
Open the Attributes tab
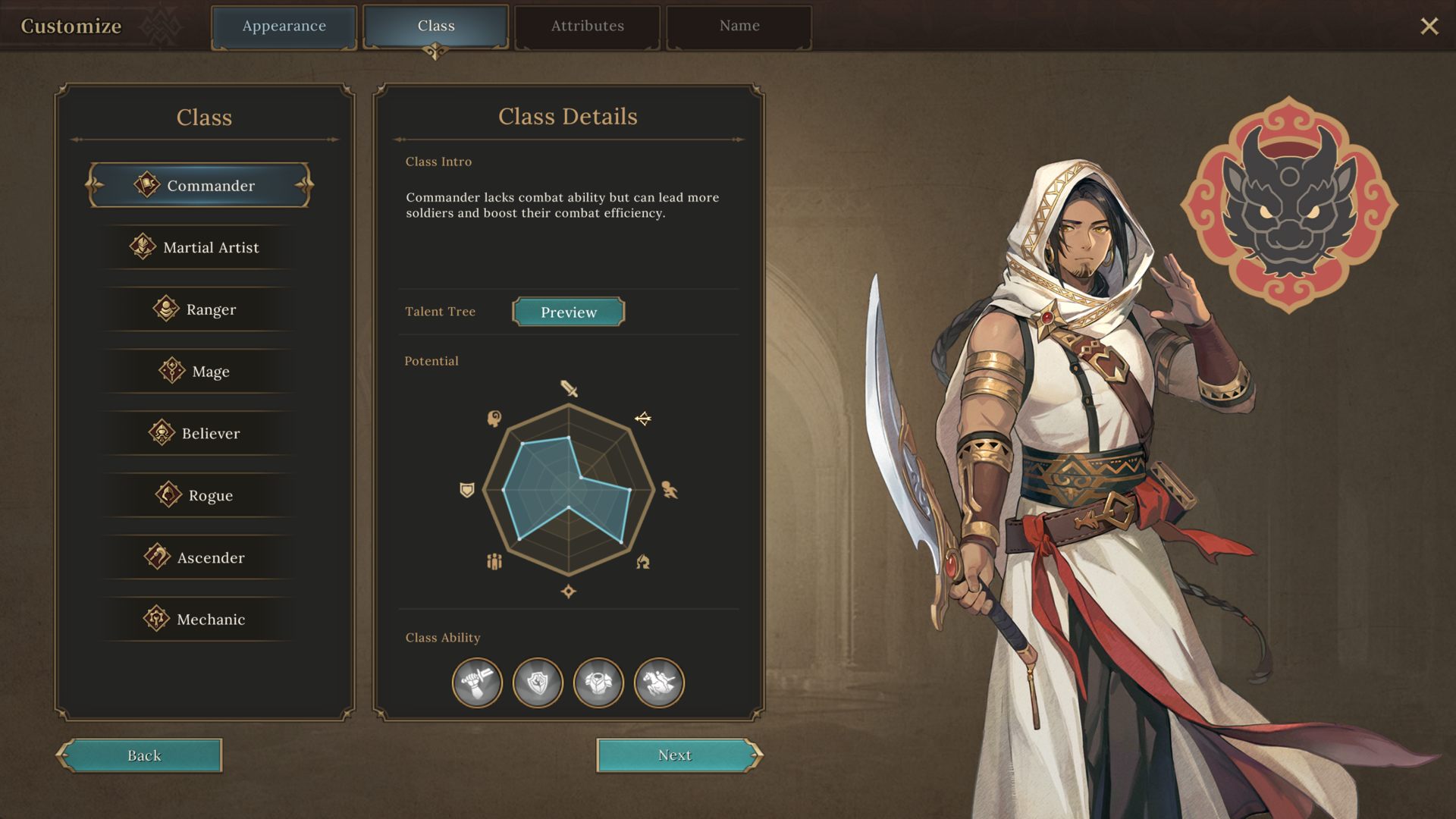tap(587, 27)
